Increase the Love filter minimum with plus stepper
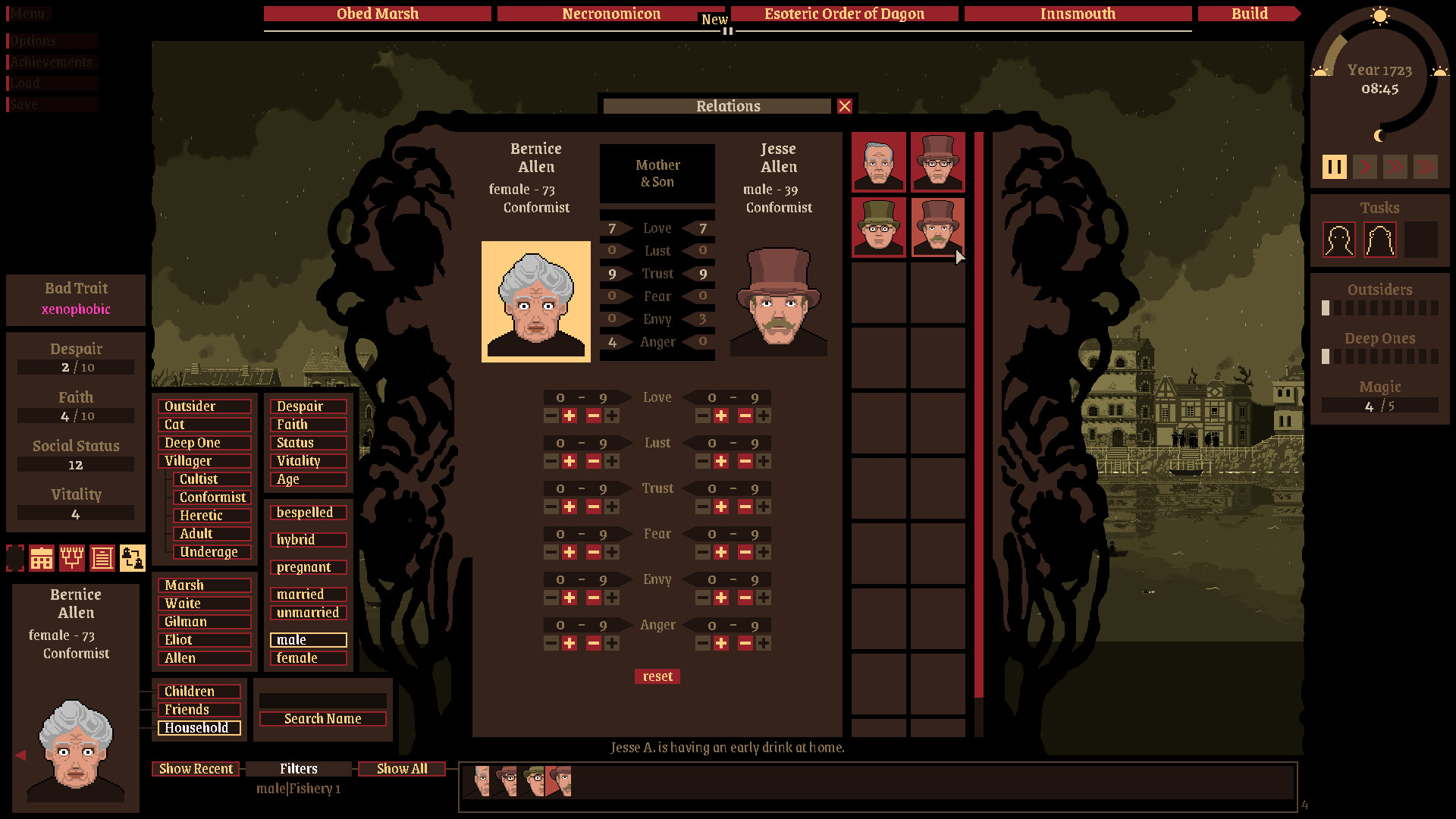Viewport: 1456px width, 819px height. (x=568, y=416)
